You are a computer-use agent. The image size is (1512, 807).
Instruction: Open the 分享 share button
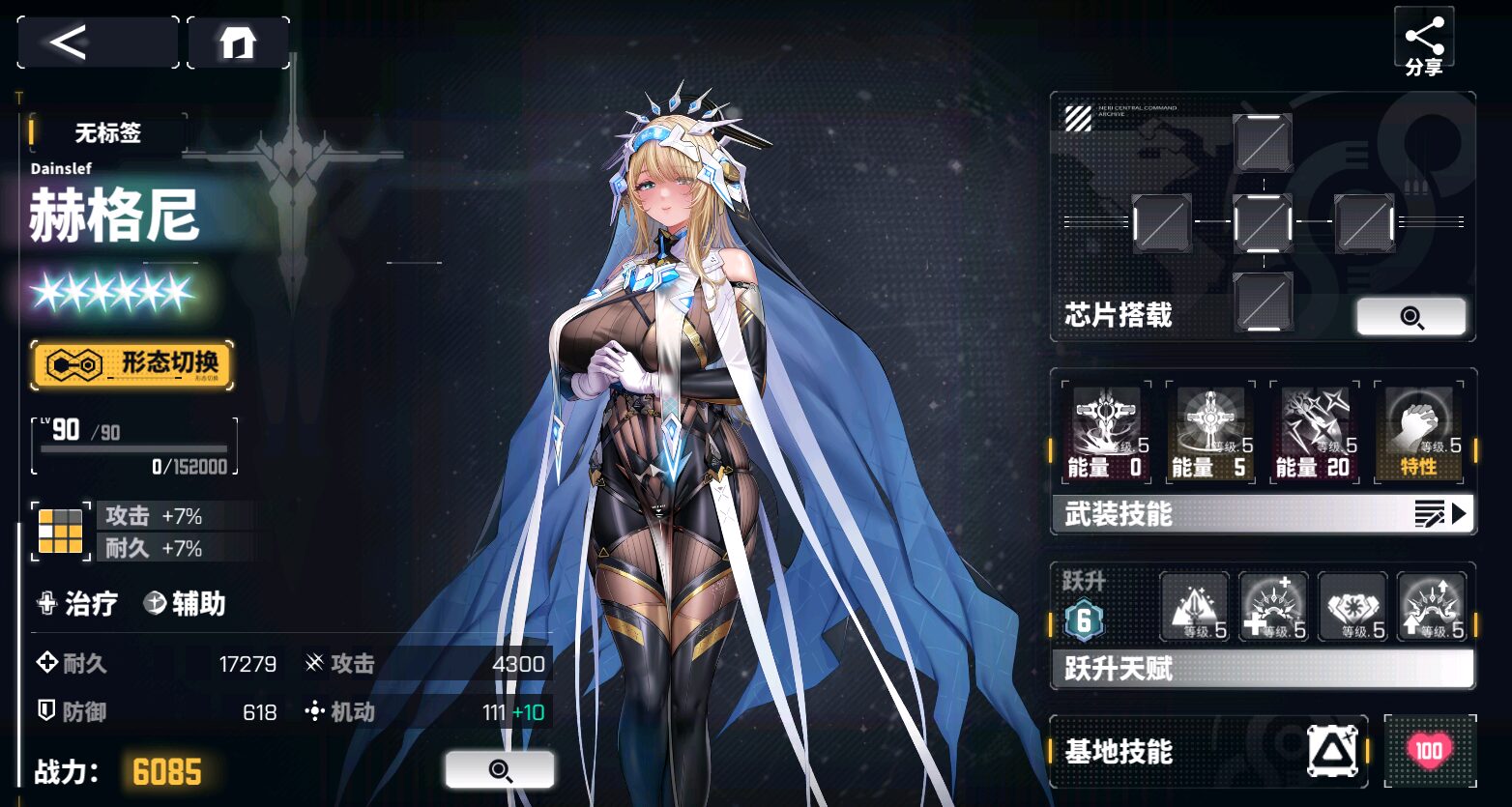click(1424, 43)
